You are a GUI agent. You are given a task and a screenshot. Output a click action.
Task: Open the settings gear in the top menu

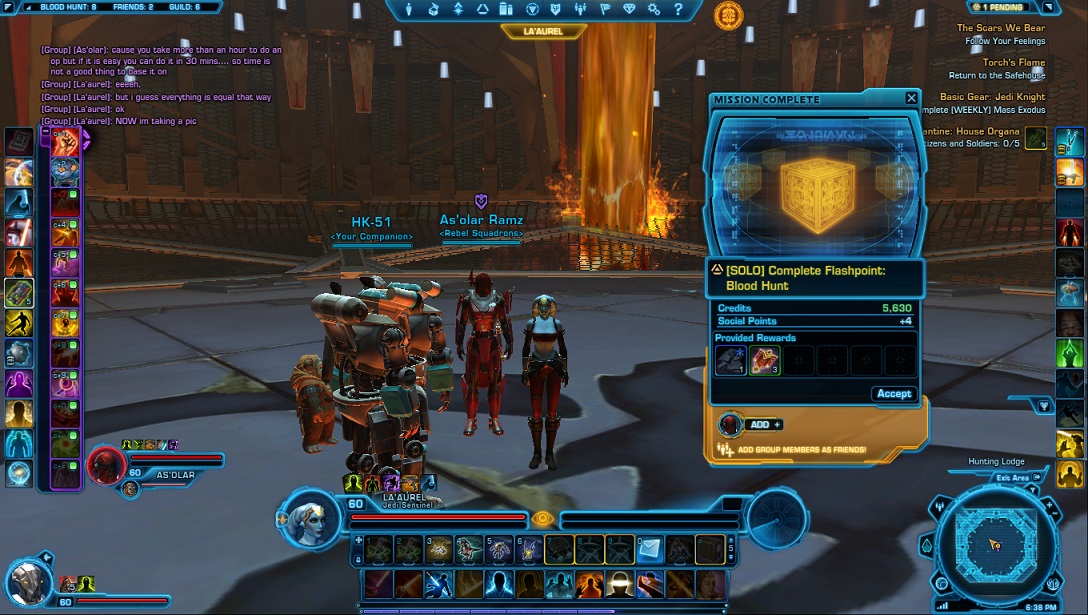point(654,10)
